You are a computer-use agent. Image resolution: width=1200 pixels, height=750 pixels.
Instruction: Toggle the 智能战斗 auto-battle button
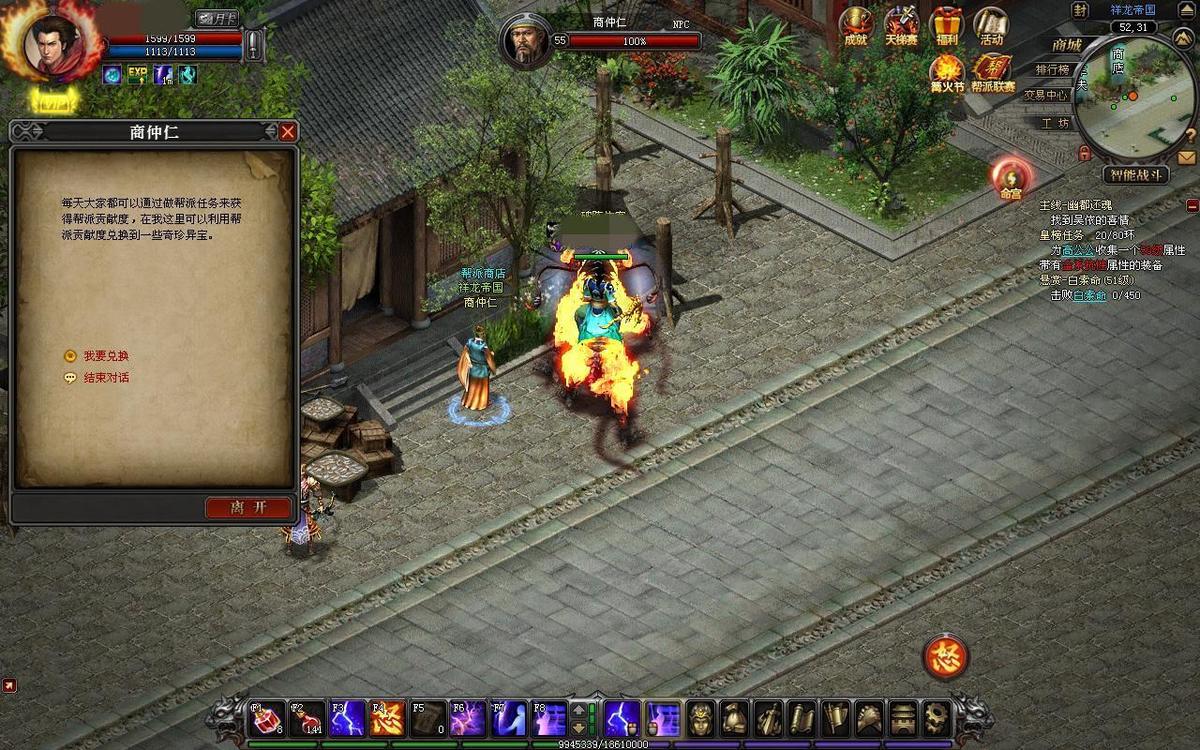point(1135,175)
